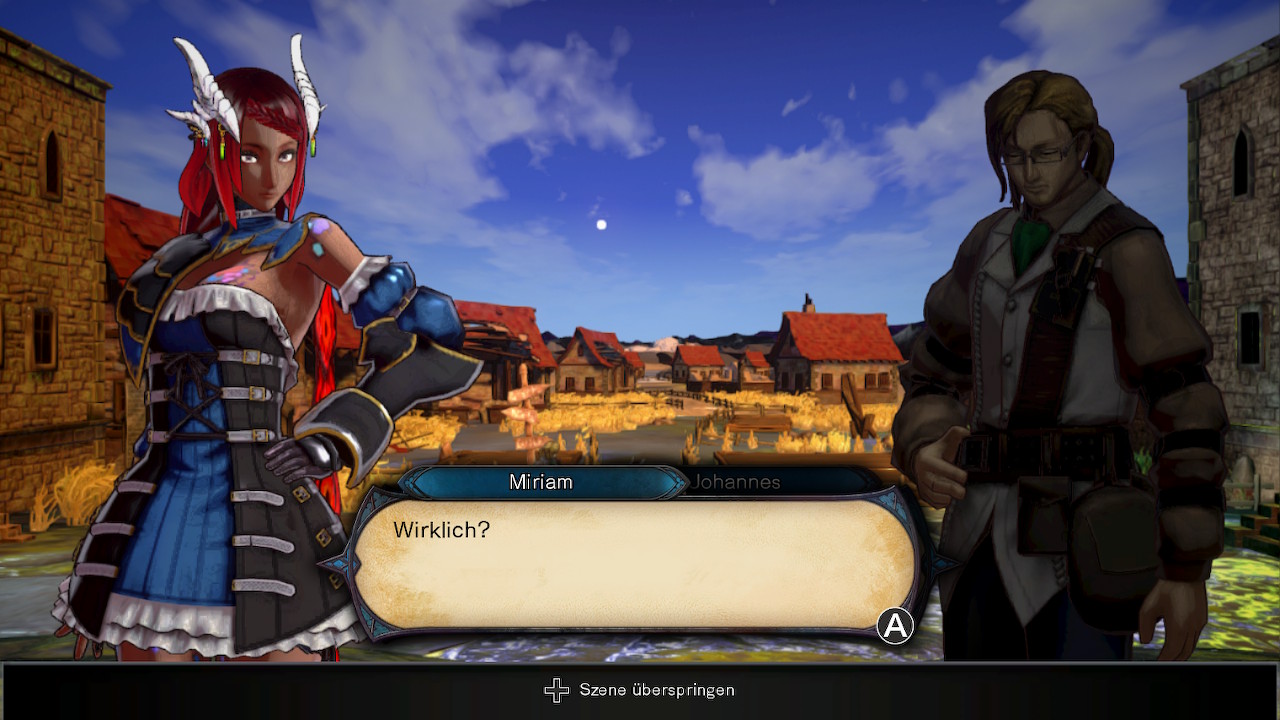Select the Miriam speaker name tab

pos(541,482)
